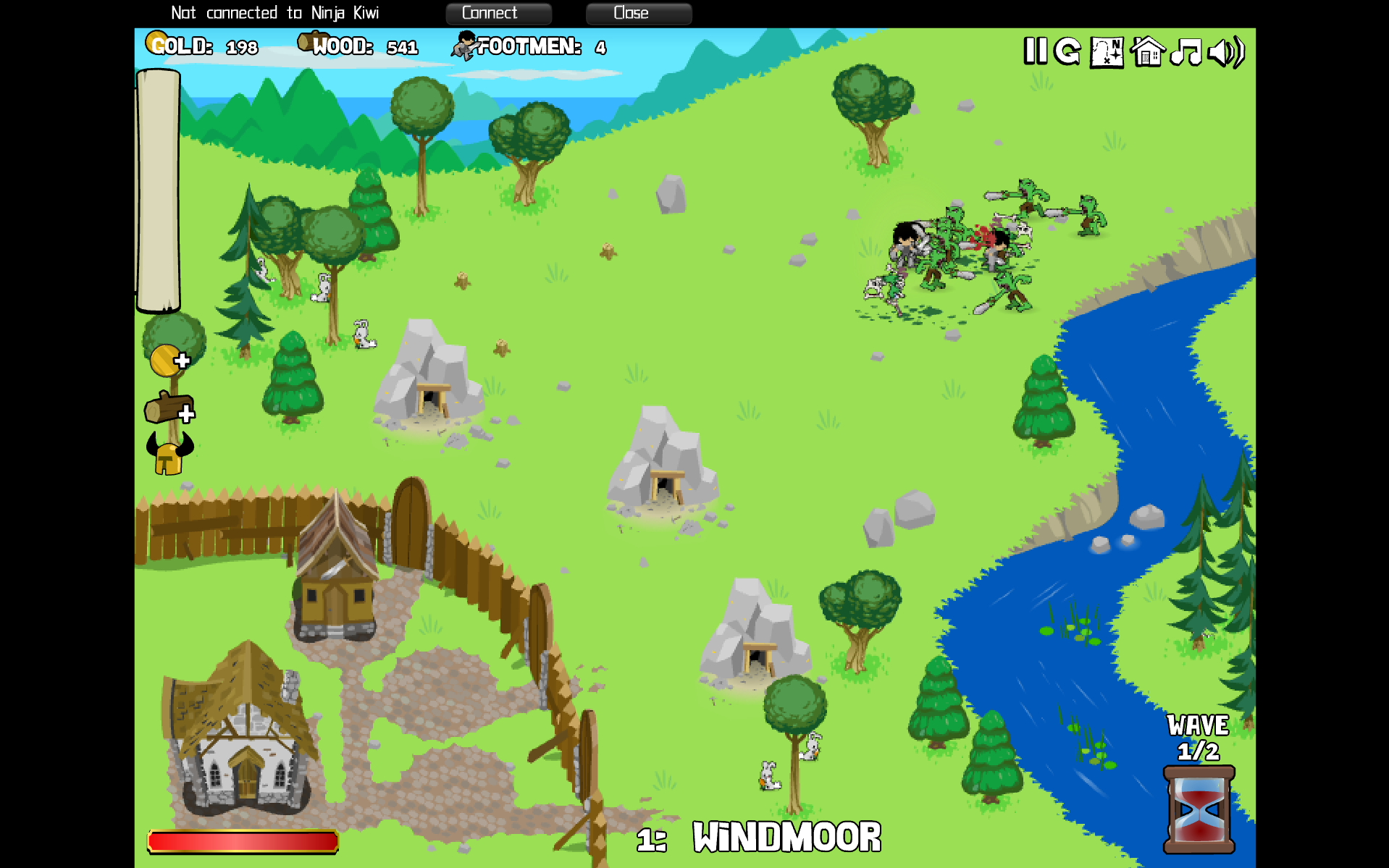
Task: Click the wave hourglass timer
Action: pos(1199,809)
